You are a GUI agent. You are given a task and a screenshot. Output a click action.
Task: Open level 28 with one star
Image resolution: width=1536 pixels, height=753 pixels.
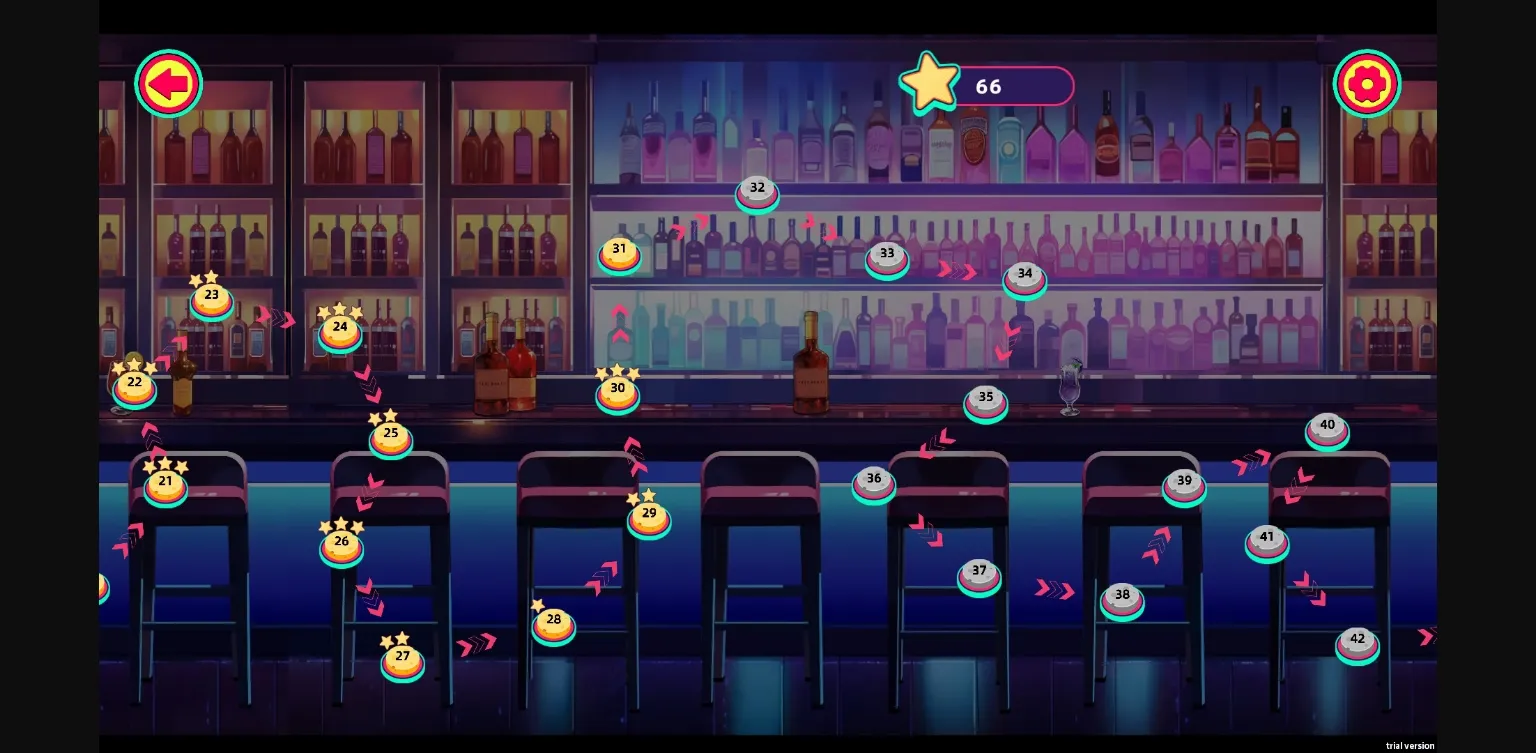tap(554, 624)
